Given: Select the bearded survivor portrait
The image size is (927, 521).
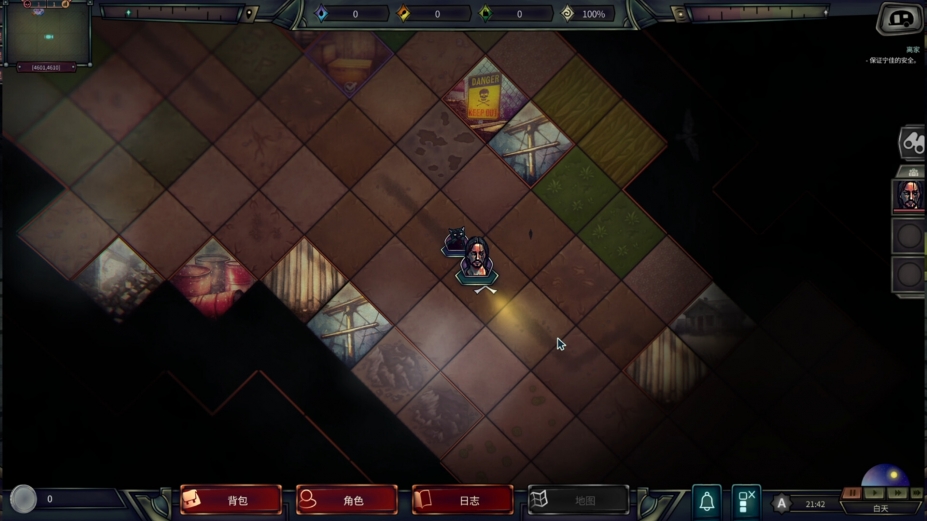Looking at the screenshot, I should pos(908,195).
